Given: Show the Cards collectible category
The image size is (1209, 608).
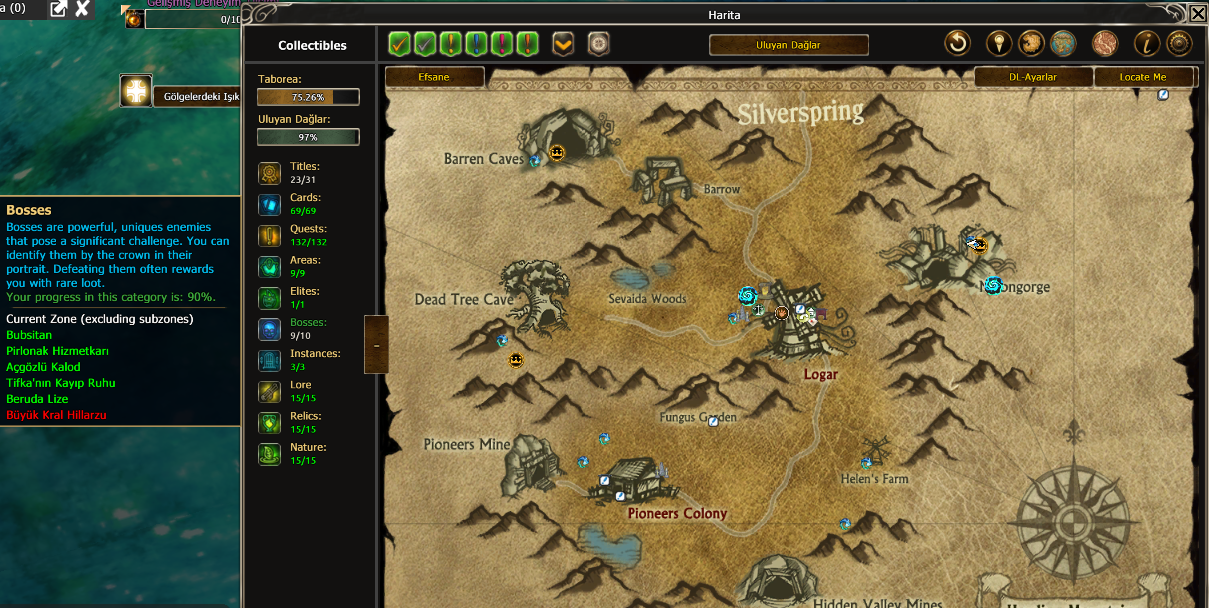Looking at the screenshot, I should click(269, 205).
